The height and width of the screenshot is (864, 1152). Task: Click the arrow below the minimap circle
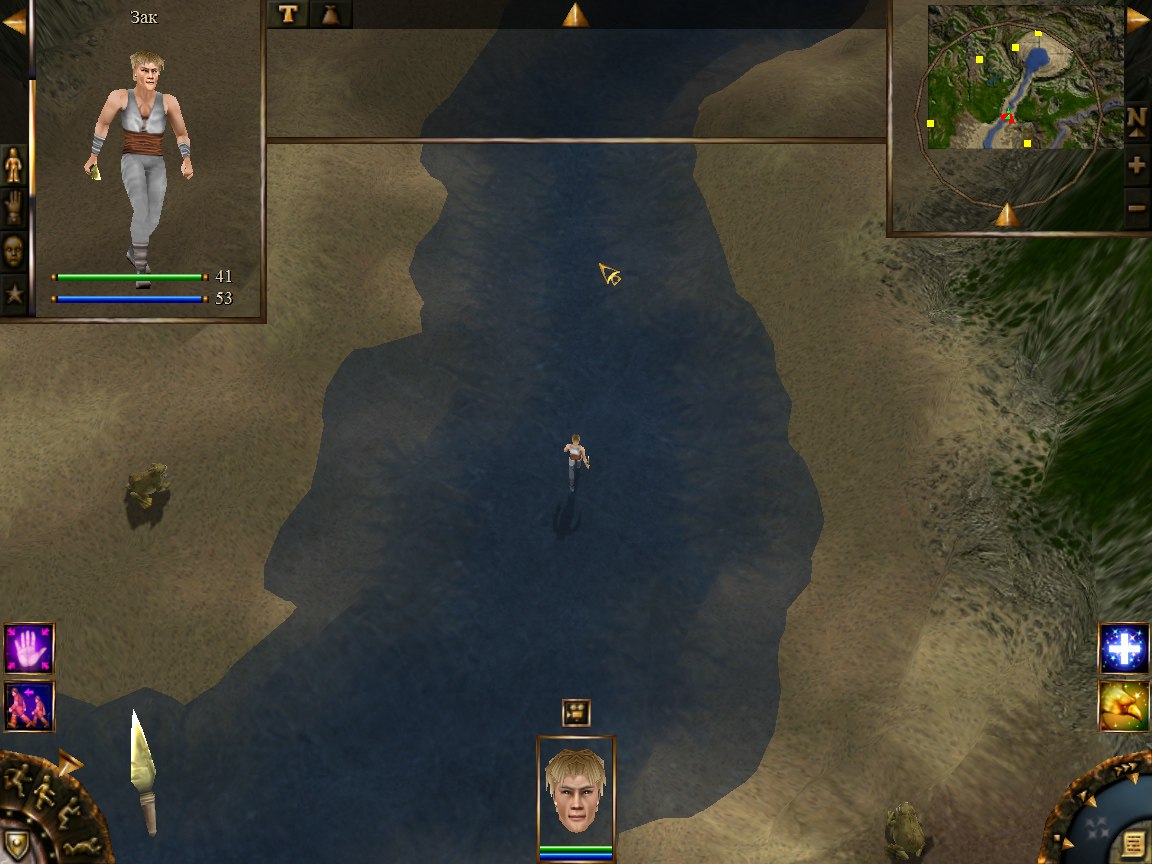click(x=1007, y=214)
